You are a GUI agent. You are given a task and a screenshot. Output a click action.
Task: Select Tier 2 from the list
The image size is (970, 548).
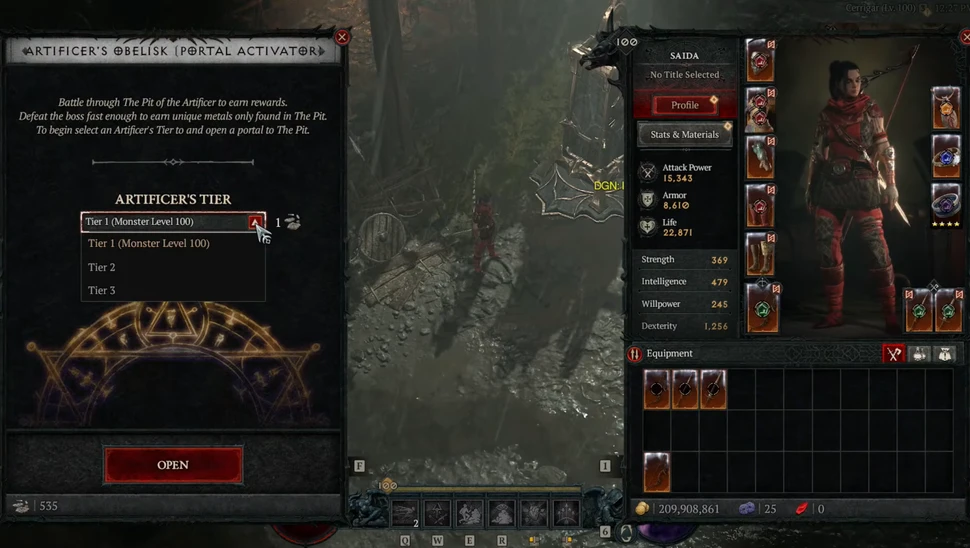click(x=102, y=268)
